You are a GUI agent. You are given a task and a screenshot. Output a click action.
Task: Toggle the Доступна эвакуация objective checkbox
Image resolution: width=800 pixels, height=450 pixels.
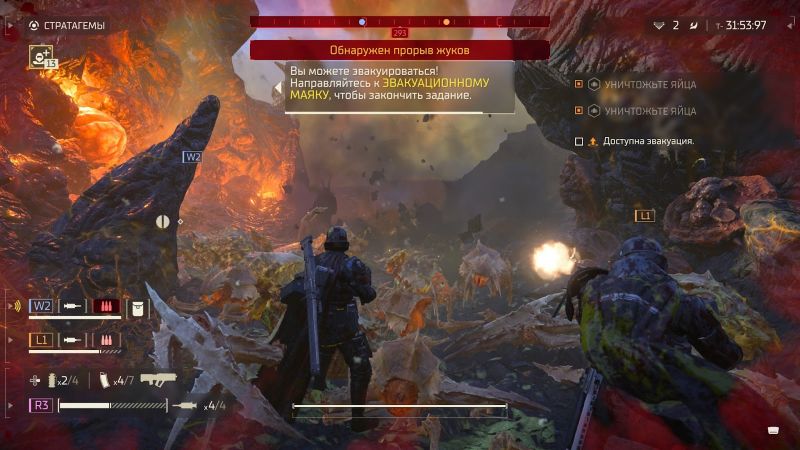click(x=579, y=142)
